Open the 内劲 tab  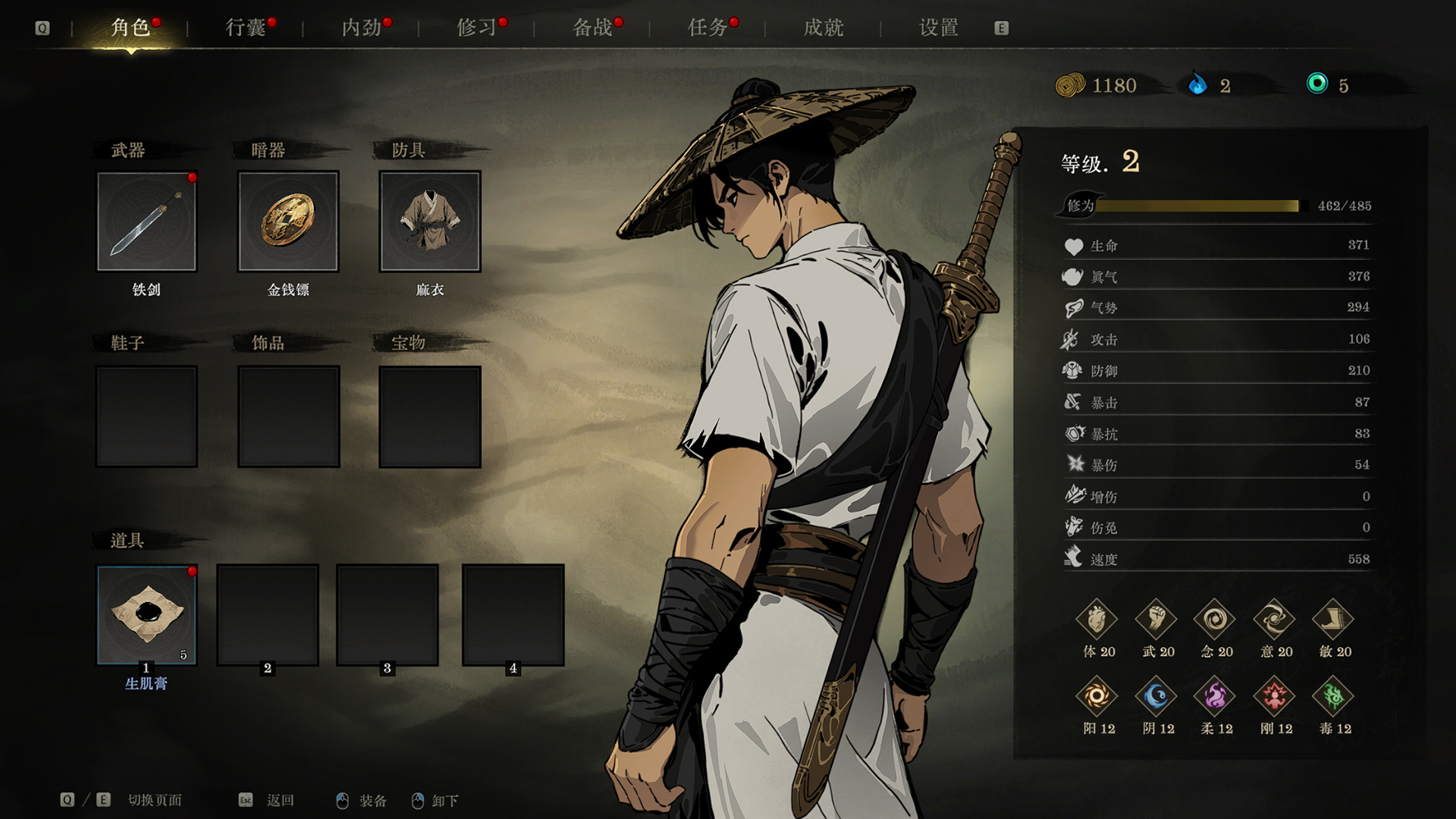click(362, 28)
